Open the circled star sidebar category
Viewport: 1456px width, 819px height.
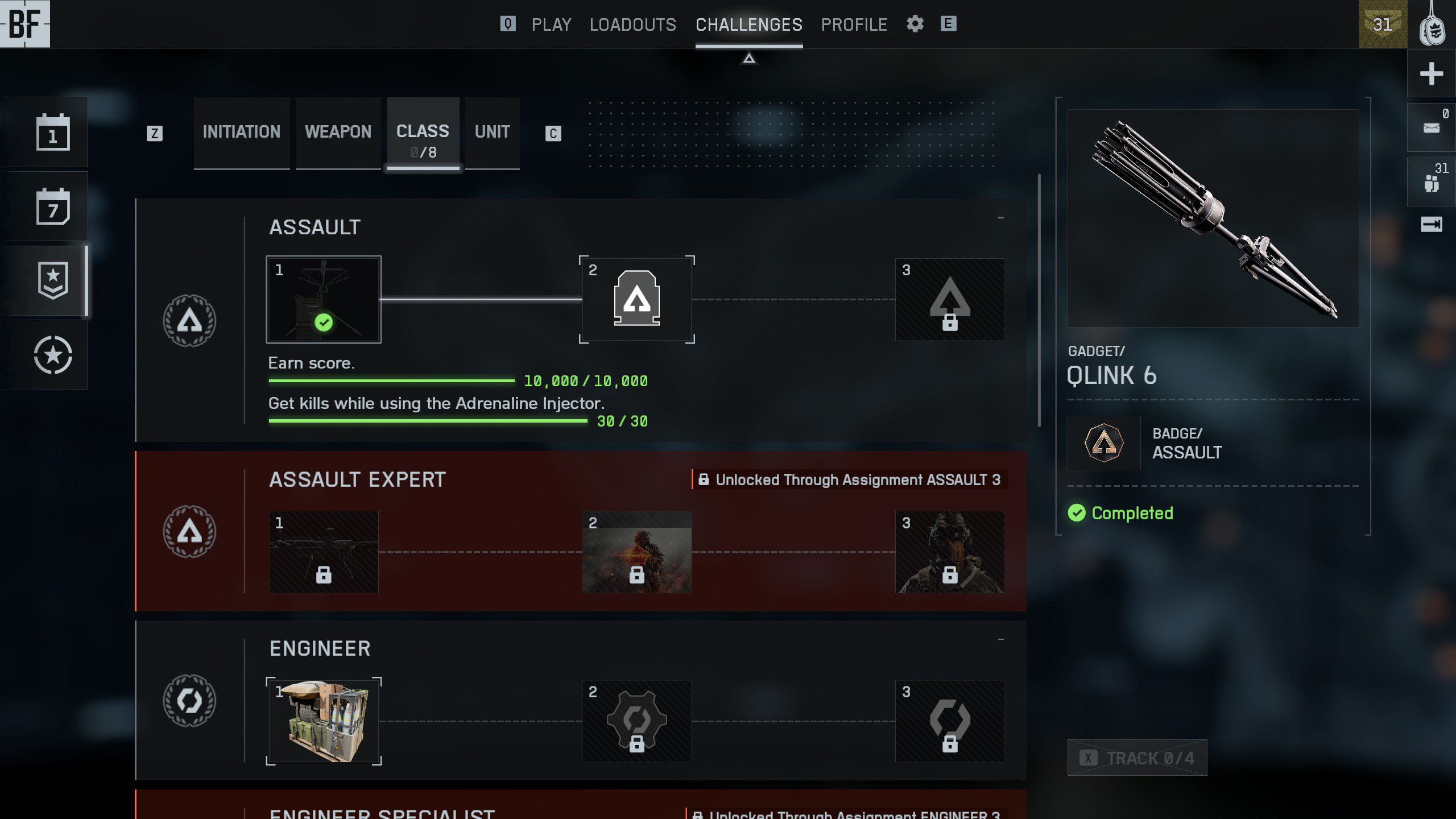click(x=53, y=355)
